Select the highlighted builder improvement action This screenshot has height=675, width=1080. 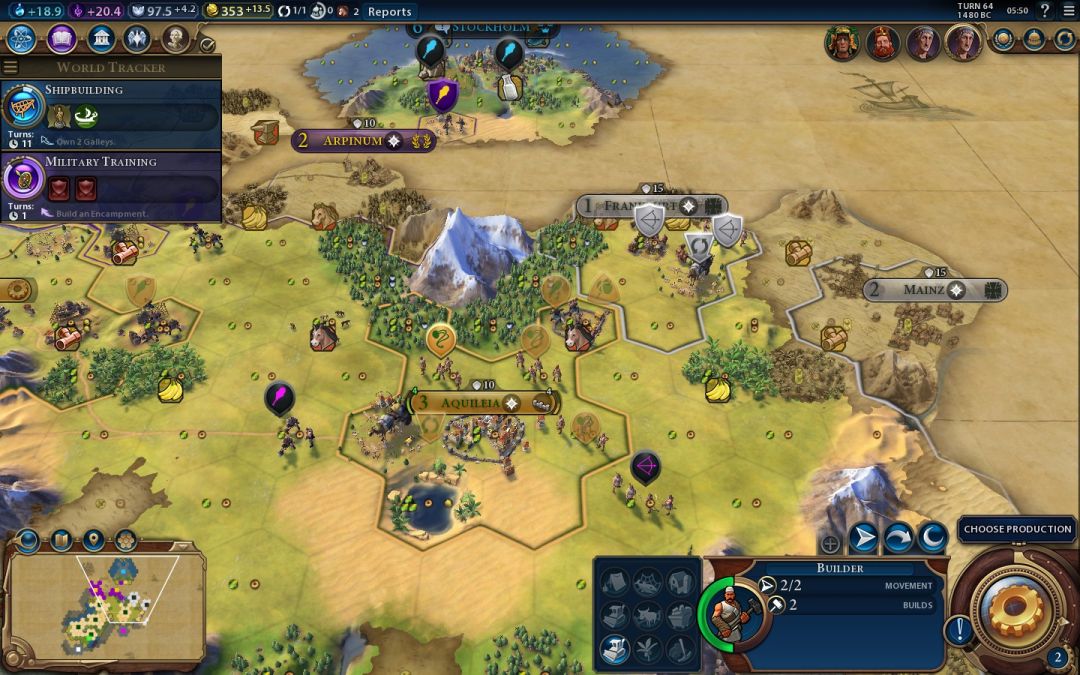(615, 650)
